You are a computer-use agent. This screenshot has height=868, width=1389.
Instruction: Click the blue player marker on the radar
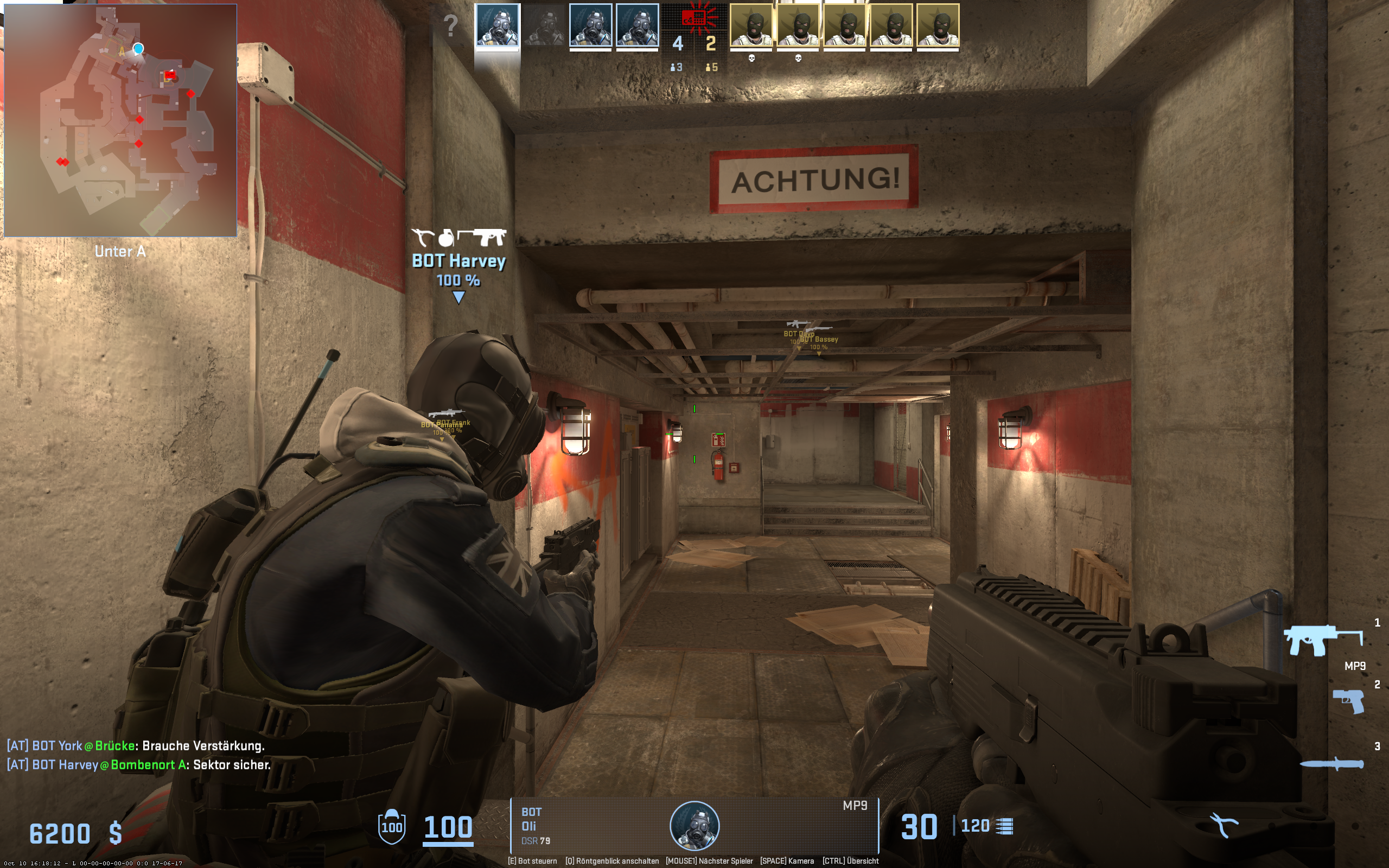pos(138,48)
